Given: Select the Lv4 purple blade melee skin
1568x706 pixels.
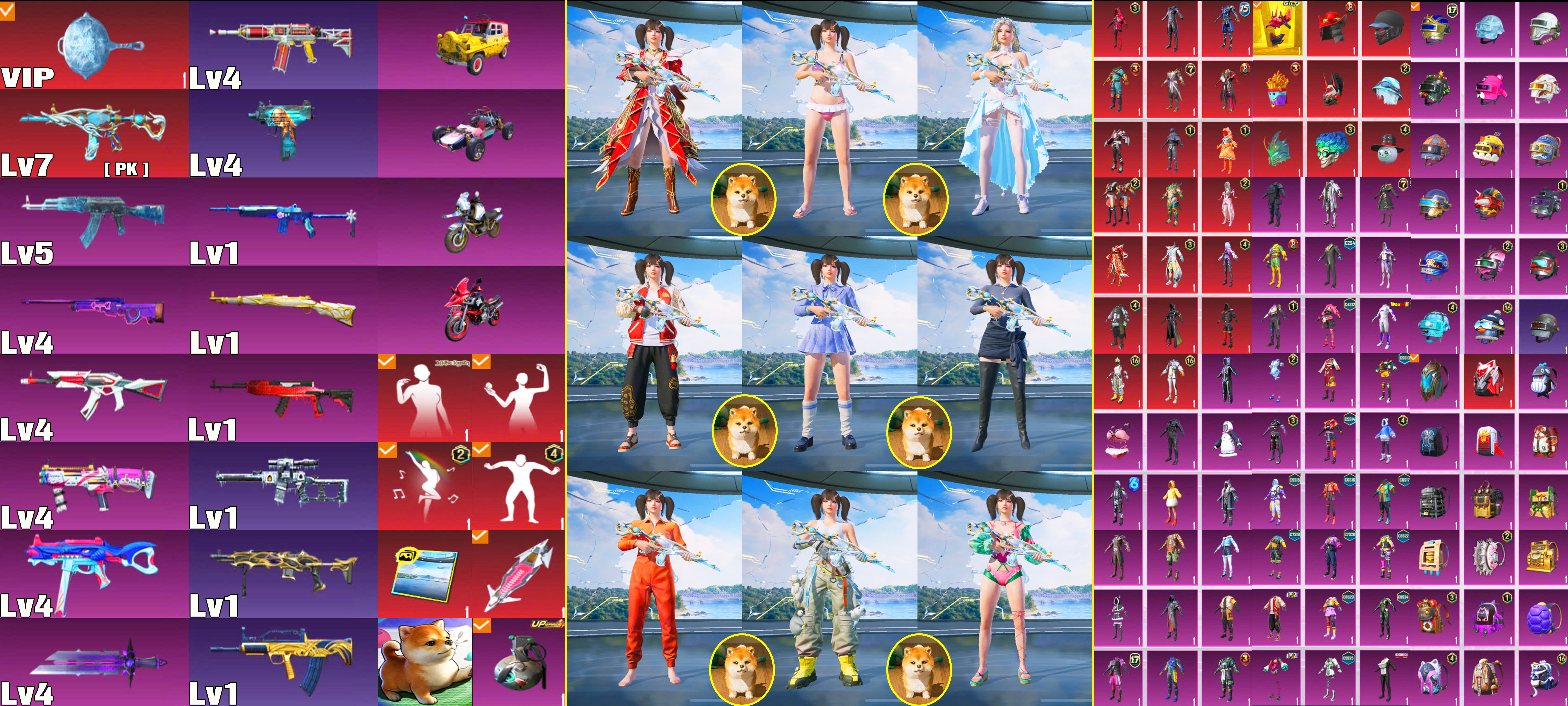Looking at the screenshot, I should [x=94, y=662].
